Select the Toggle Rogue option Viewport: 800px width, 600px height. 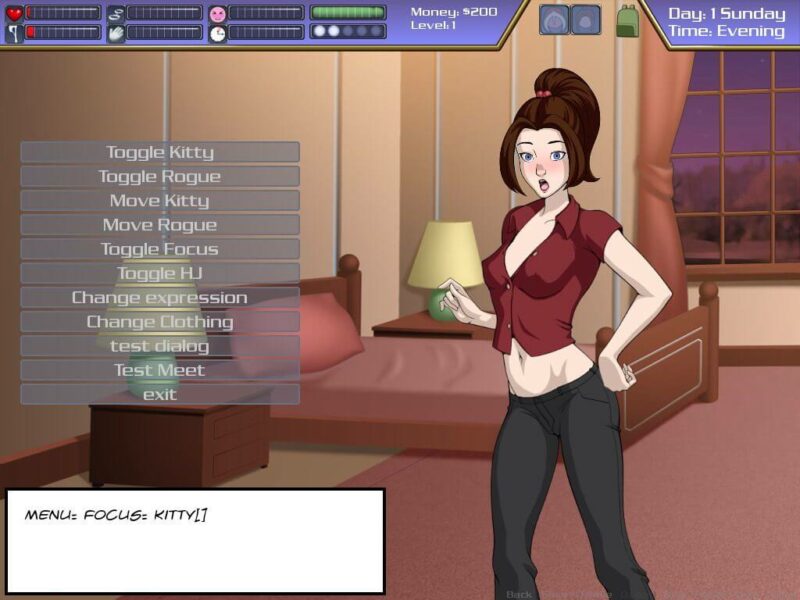tap(160, 176)
